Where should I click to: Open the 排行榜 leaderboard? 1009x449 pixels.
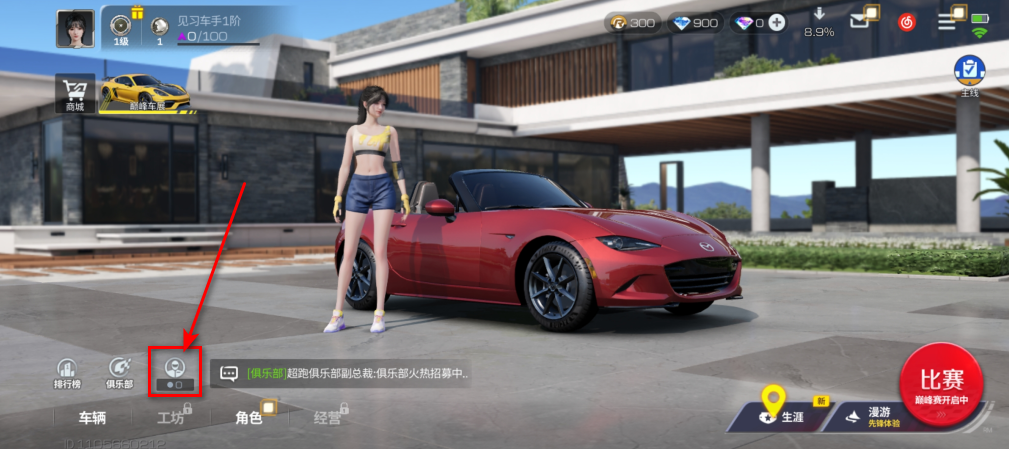click(66, 373)
